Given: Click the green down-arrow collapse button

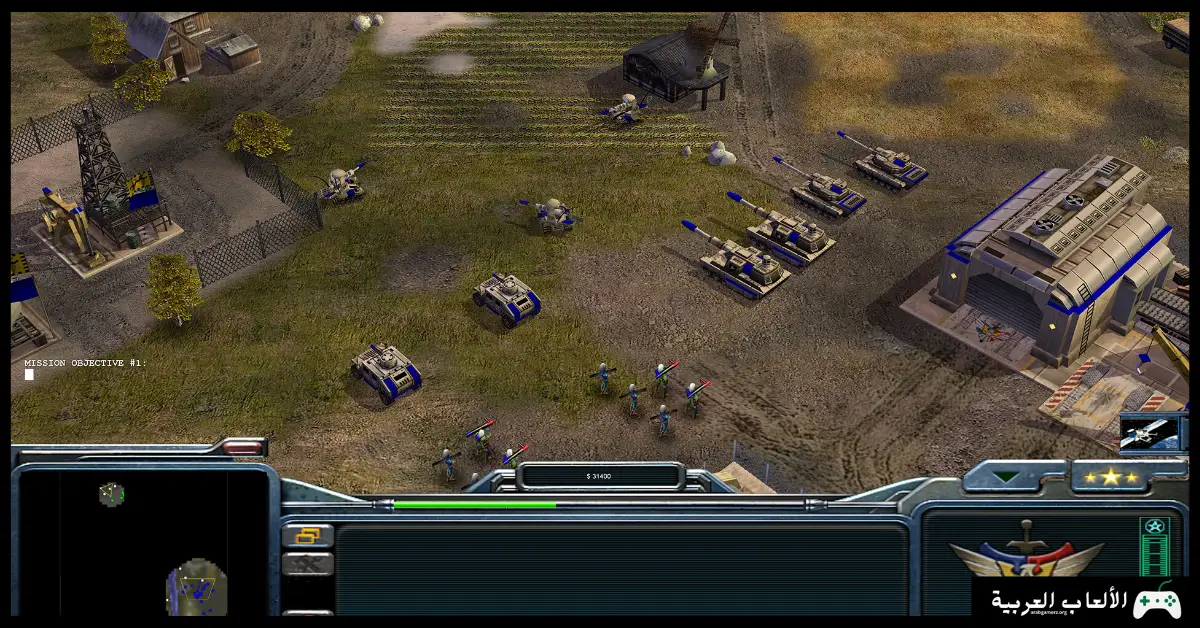Looking at the screenshot, I should pyautogui.click(x=1006, y=477).
